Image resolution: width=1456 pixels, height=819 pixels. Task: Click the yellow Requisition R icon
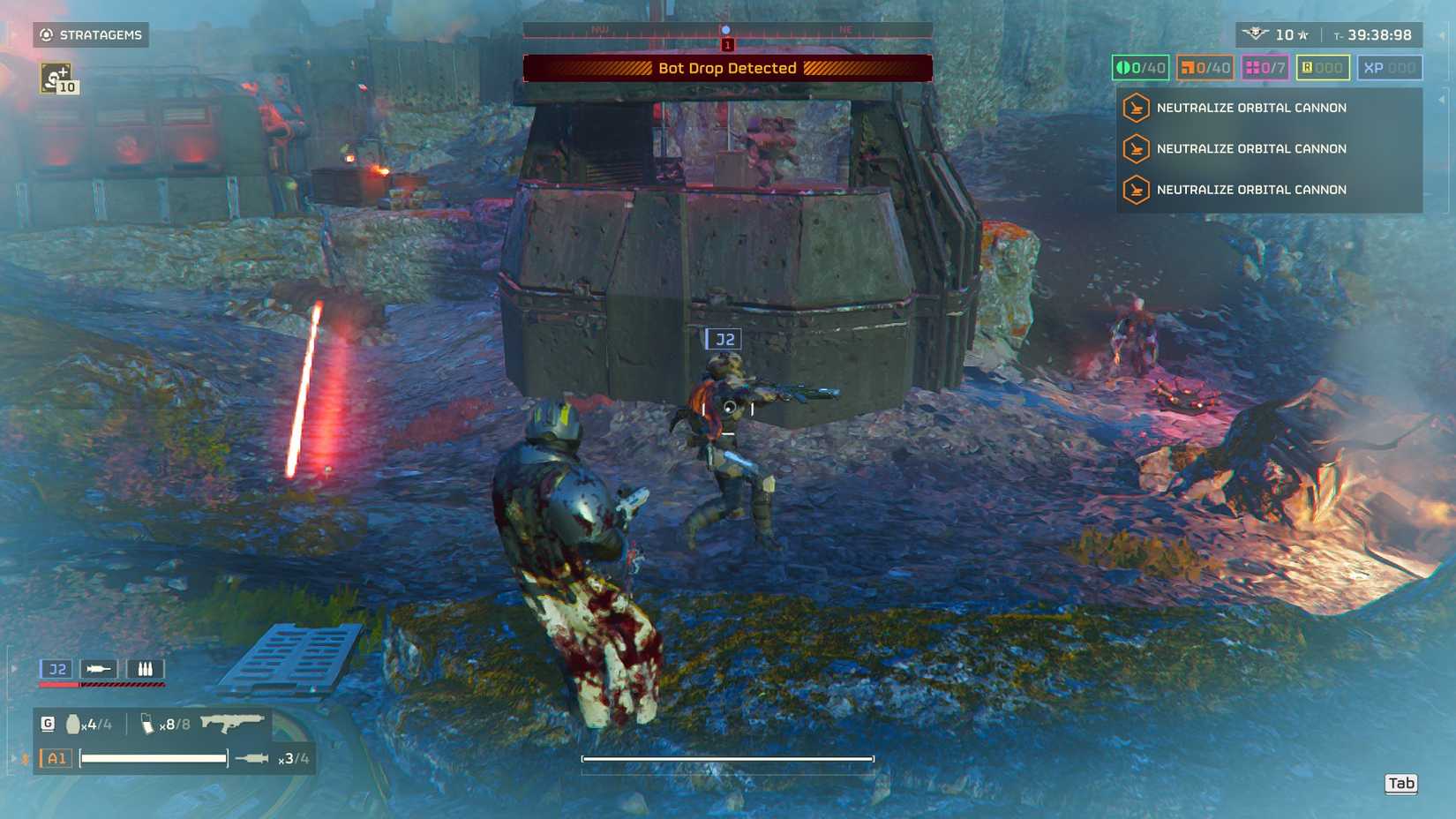point(1324,67)
